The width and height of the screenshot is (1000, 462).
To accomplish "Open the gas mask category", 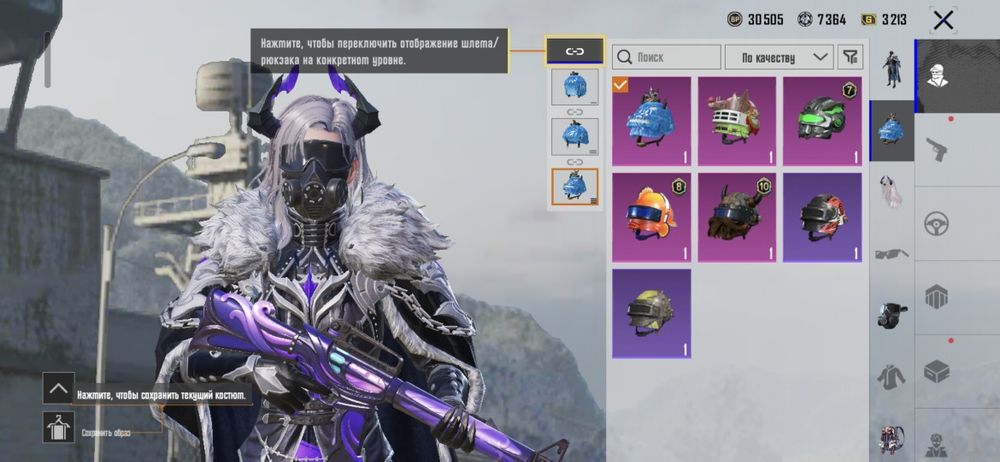I will (892, 314).
